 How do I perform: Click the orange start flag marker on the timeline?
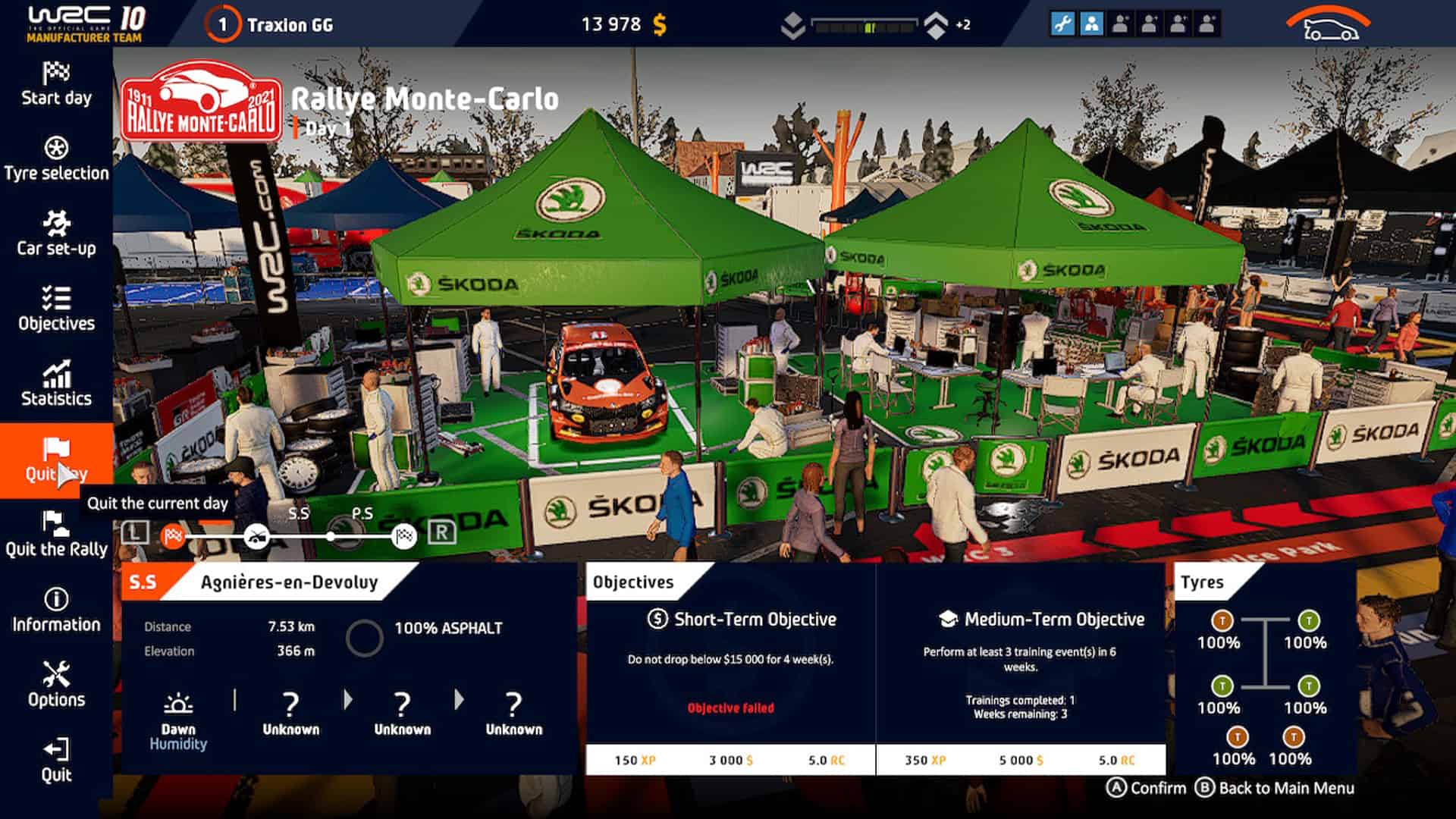pyautogui.click(x=173, y=535)
